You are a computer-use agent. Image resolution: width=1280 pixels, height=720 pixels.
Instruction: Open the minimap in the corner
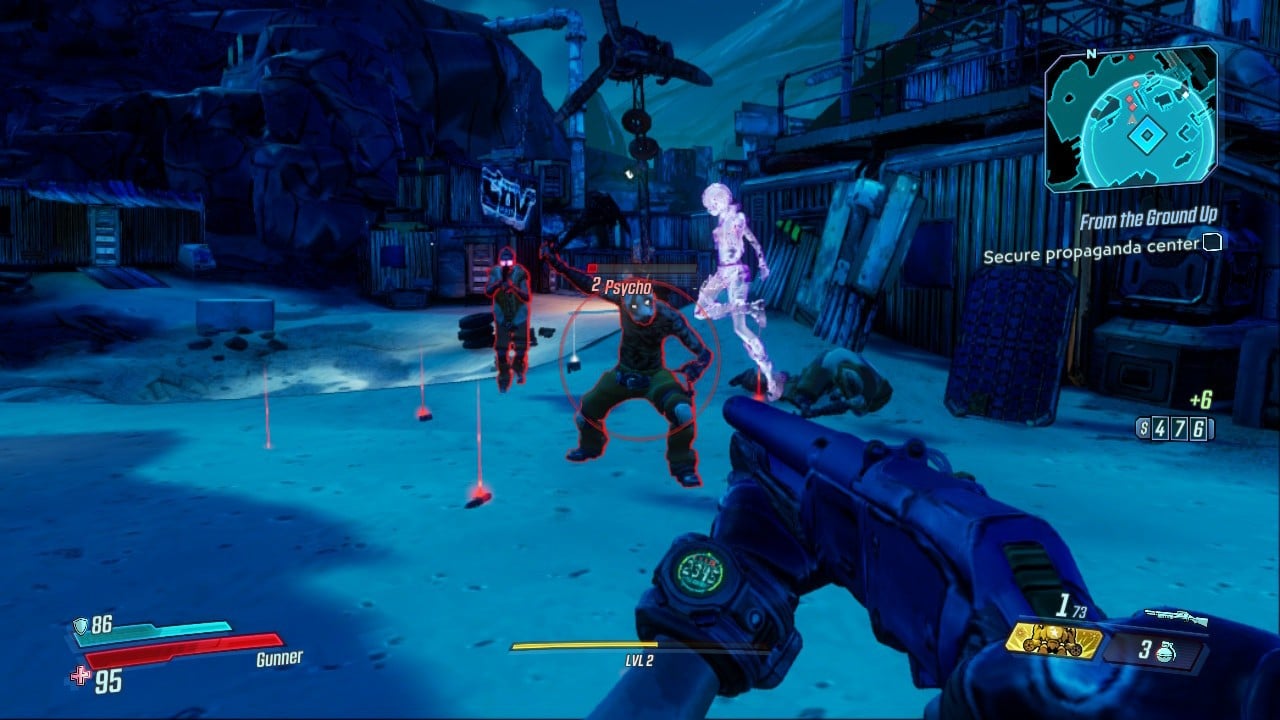[1131, 118]
